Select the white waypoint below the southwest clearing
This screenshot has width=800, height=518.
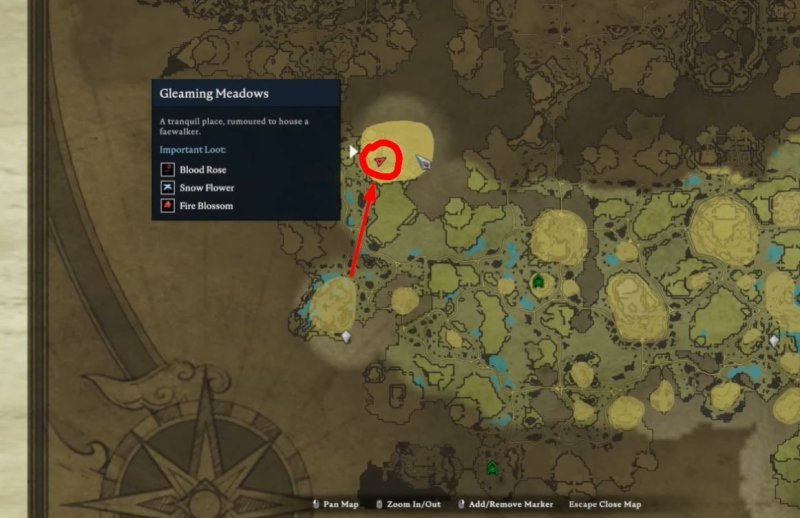point(346,337)
